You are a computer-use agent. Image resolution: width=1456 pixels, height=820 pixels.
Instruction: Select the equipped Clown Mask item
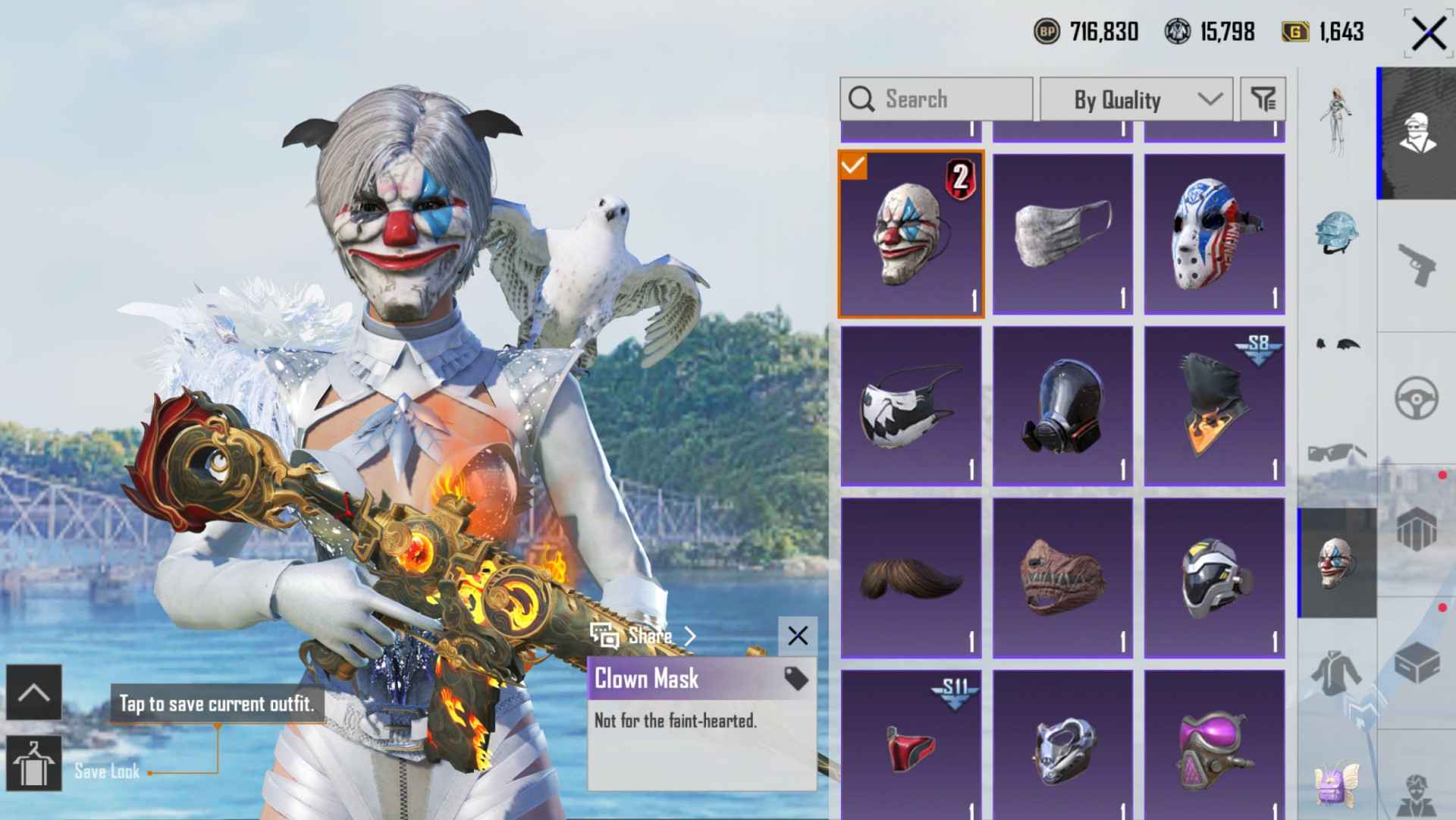click(911, 234)
